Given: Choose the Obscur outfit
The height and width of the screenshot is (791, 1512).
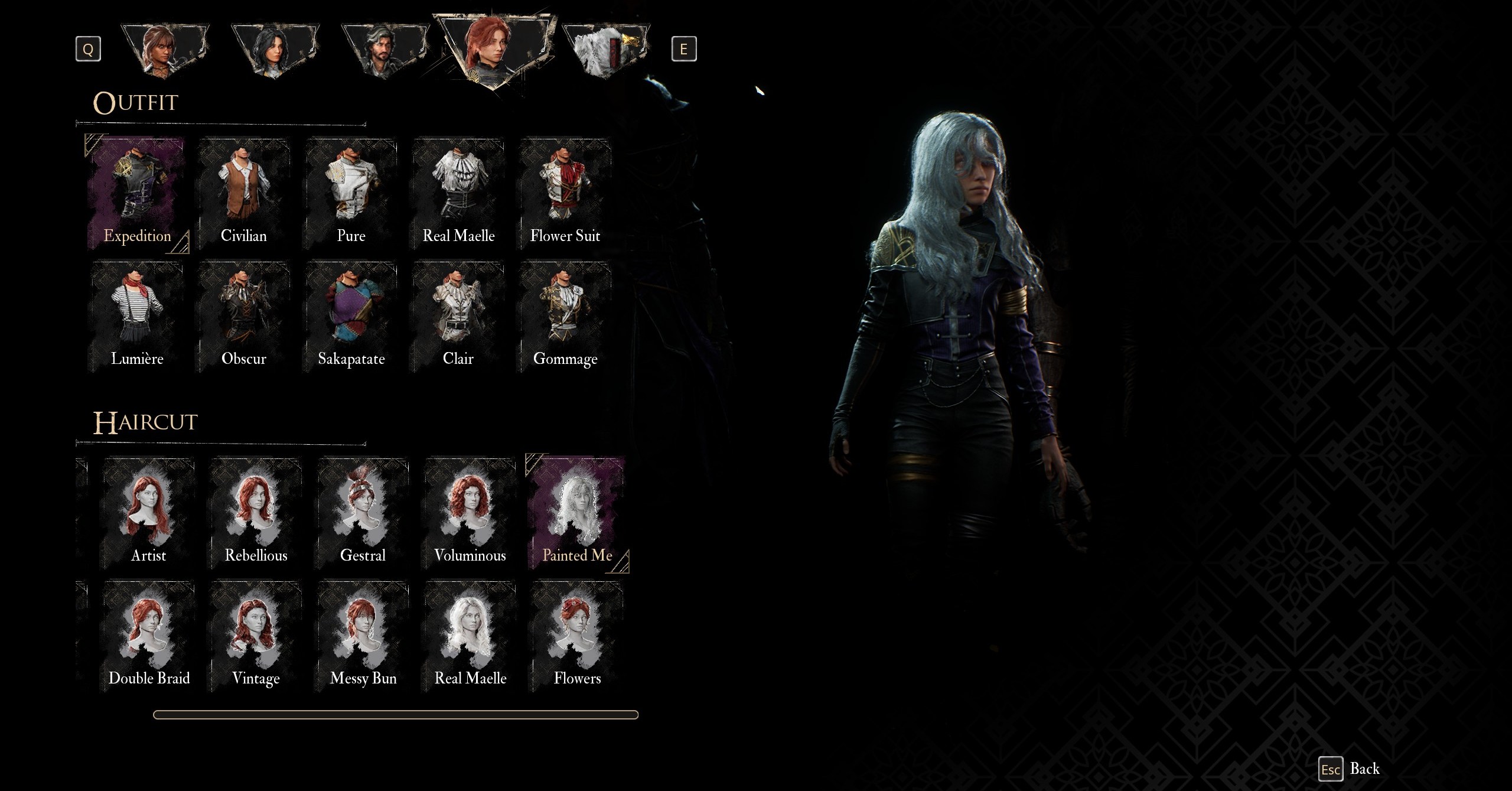Looking at the screenshot, I should [x=244, y=317].
